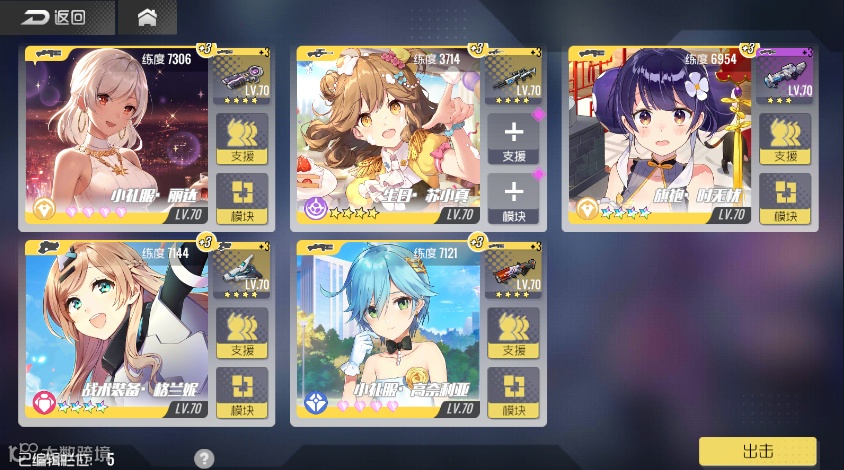This screenshot has height=470, width=844.
Task: Open the blue-haired character's 支援 slot
Action: [x=513, y=333]
